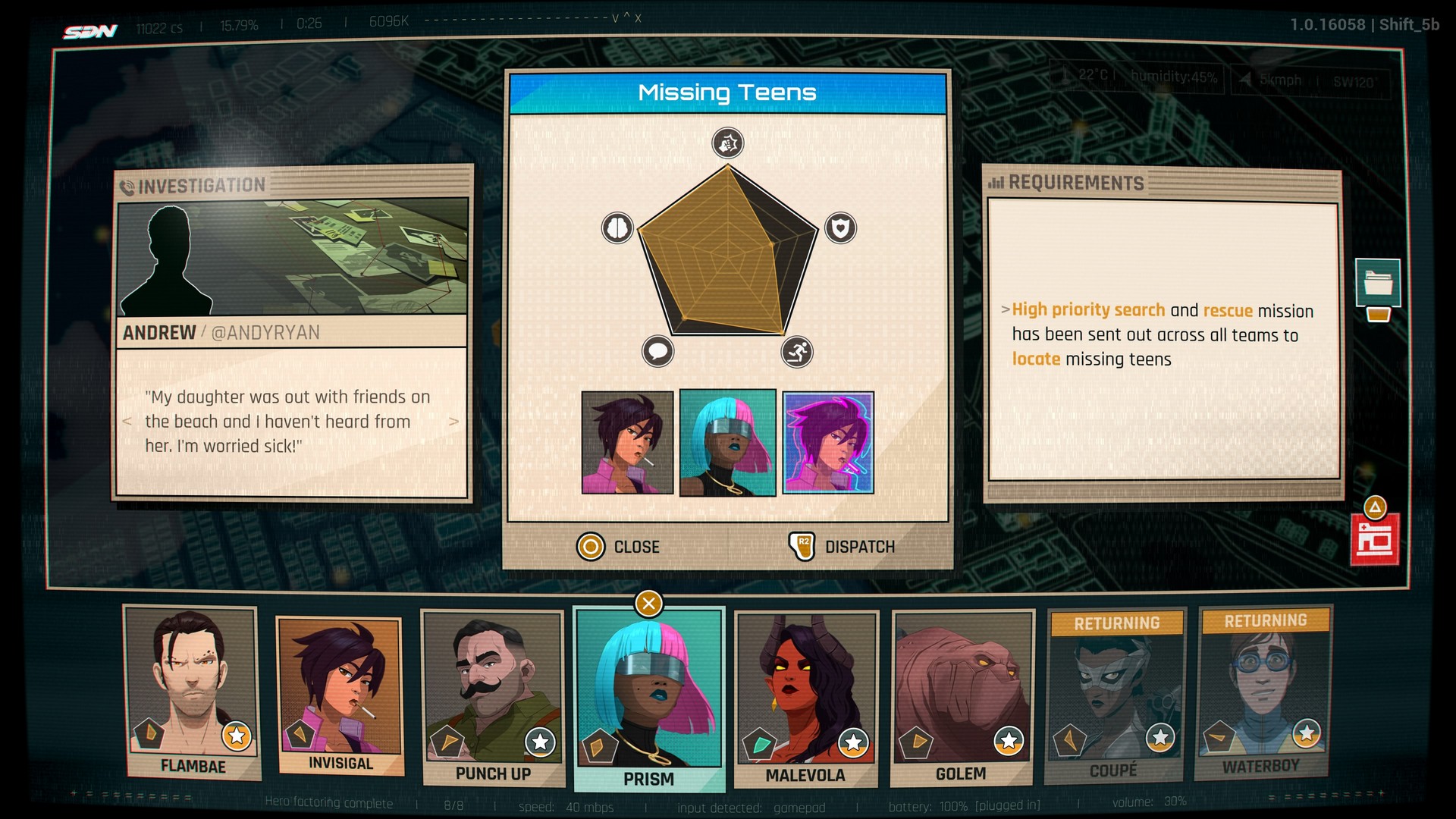
Task: Deselect Prism with the X button
Action: pos(648,603)
